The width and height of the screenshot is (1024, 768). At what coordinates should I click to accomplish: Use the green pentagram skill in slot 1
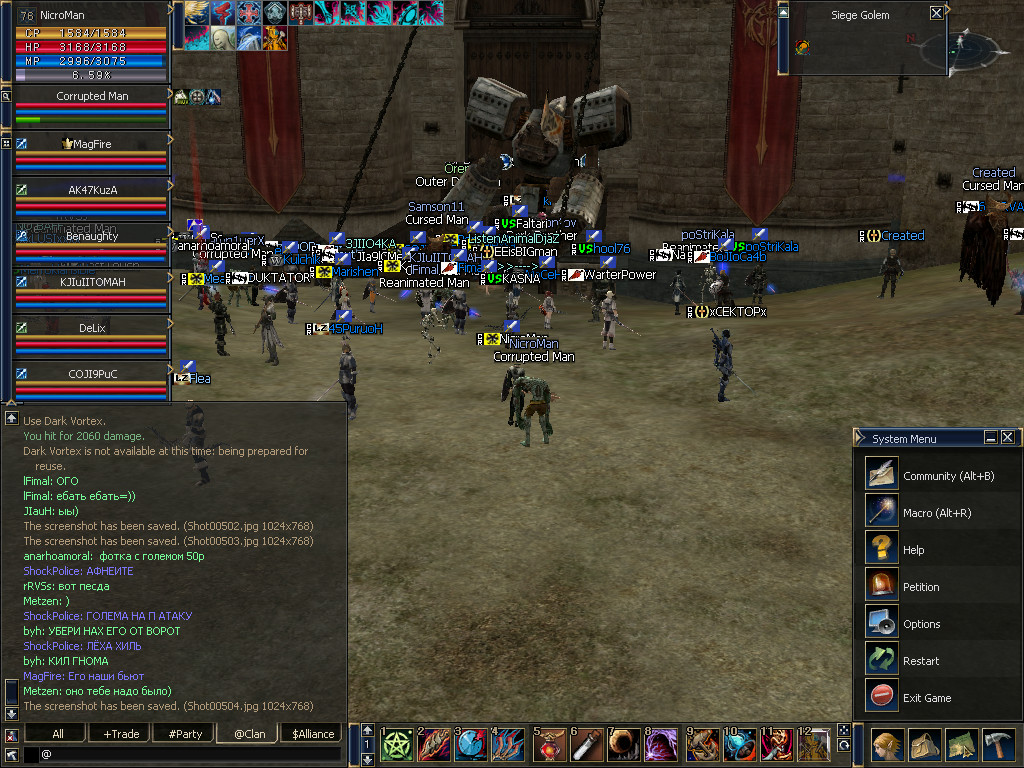398,746
